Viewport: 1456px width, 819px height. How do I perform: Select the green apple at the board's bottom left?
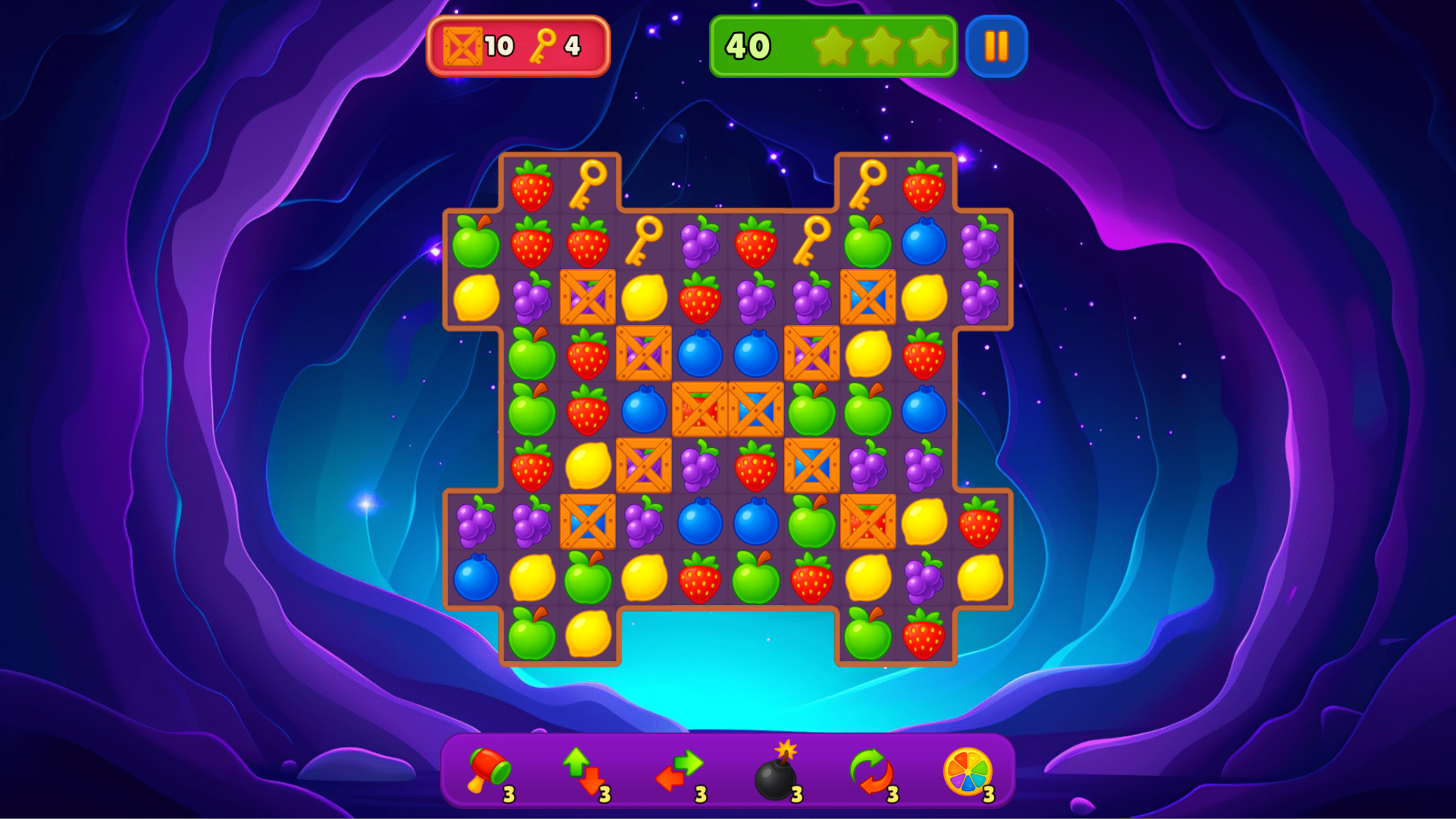tap(531, 634)
